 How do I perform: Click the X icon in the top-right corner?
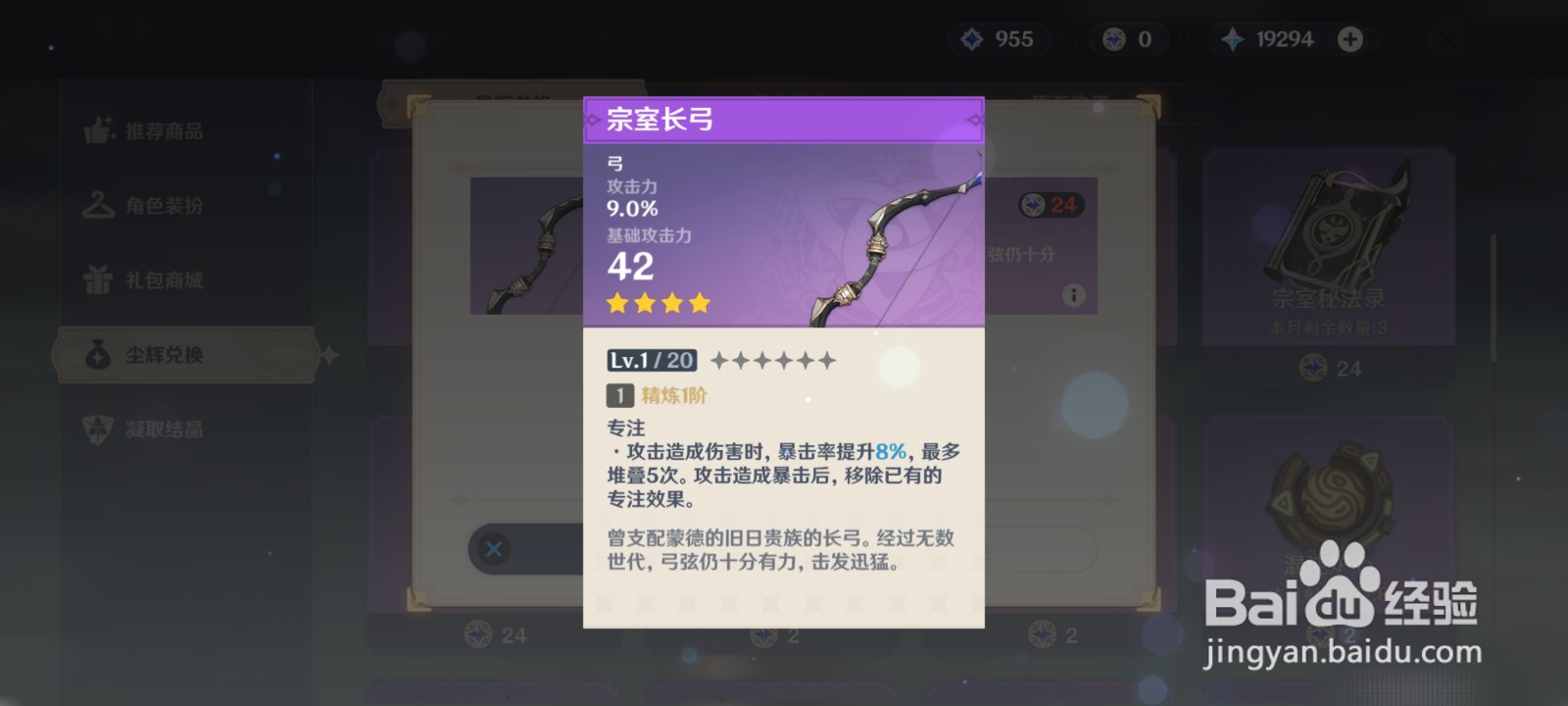tap(1445, 39)
